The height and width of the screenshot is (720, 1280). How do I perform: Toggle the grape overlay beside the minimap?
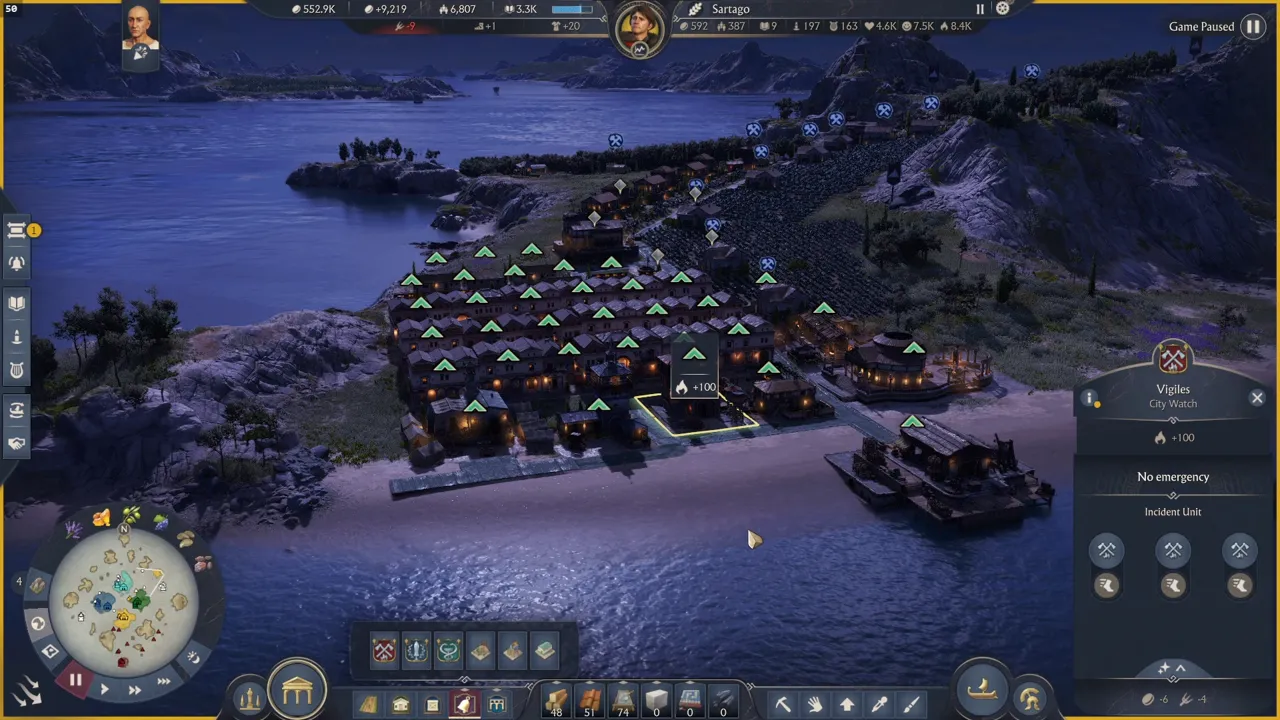tap(160, 520)
